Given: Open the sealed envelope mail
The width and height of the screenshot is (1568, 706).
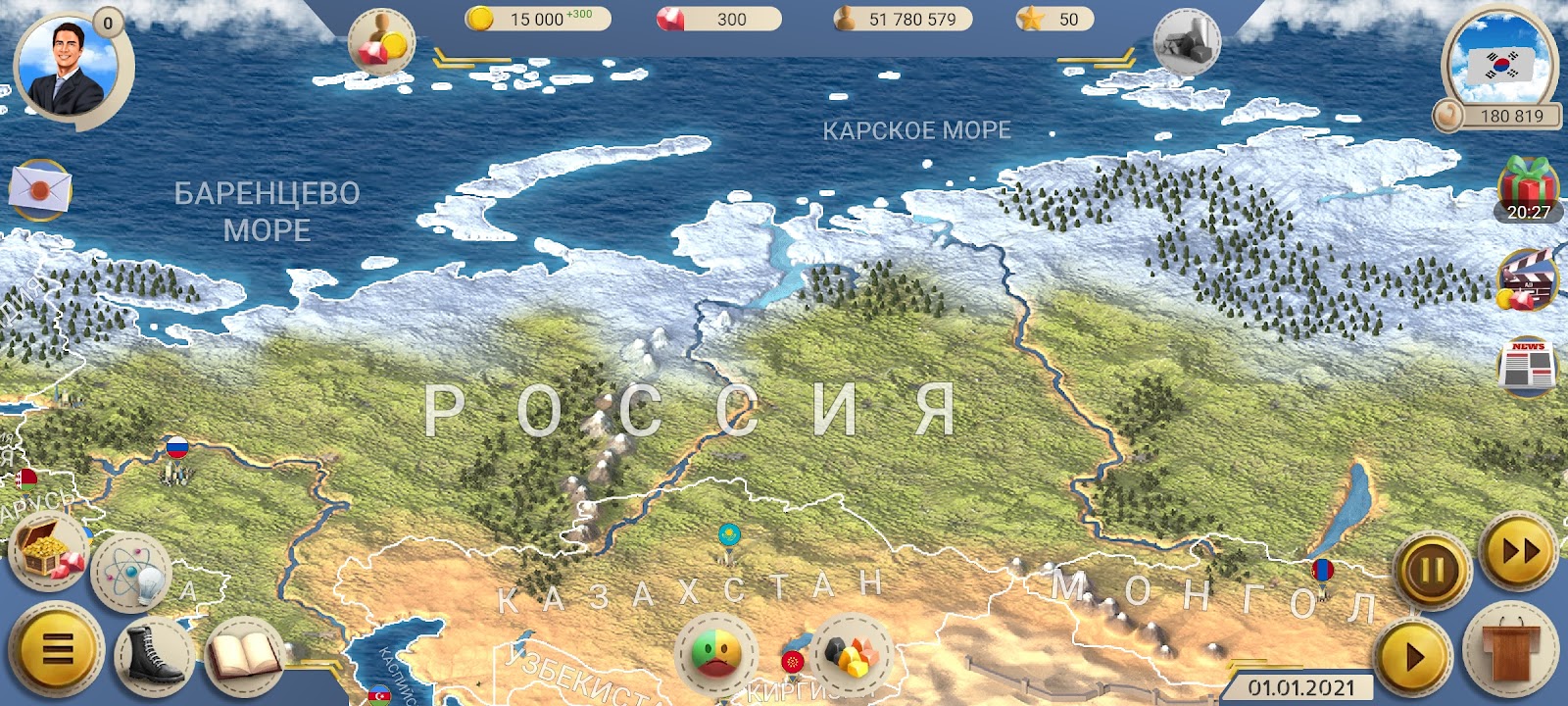Looking at the screenshot, I should (40, 188).
